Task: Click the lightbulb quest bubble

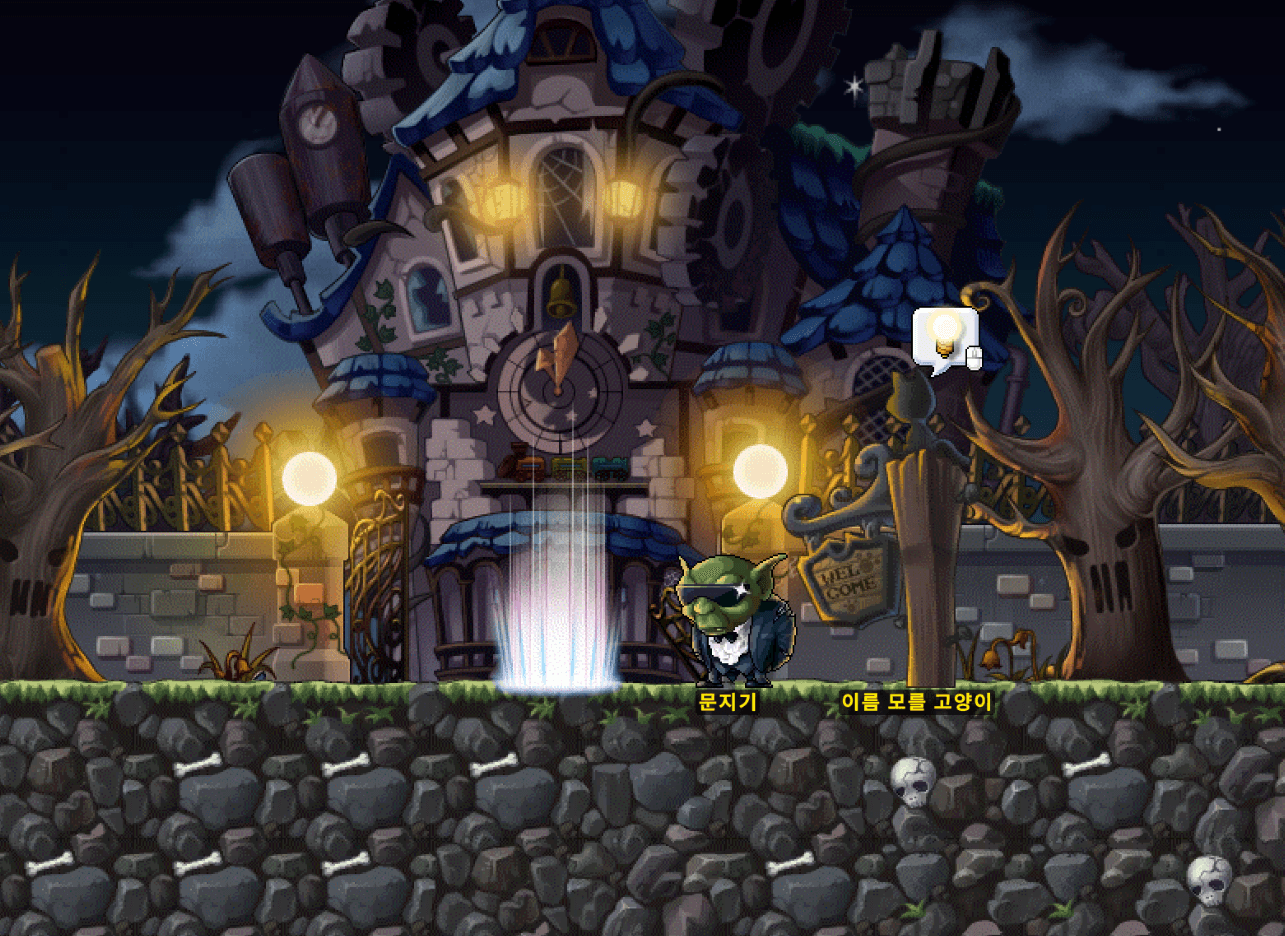Action: [x=944, y=337]
